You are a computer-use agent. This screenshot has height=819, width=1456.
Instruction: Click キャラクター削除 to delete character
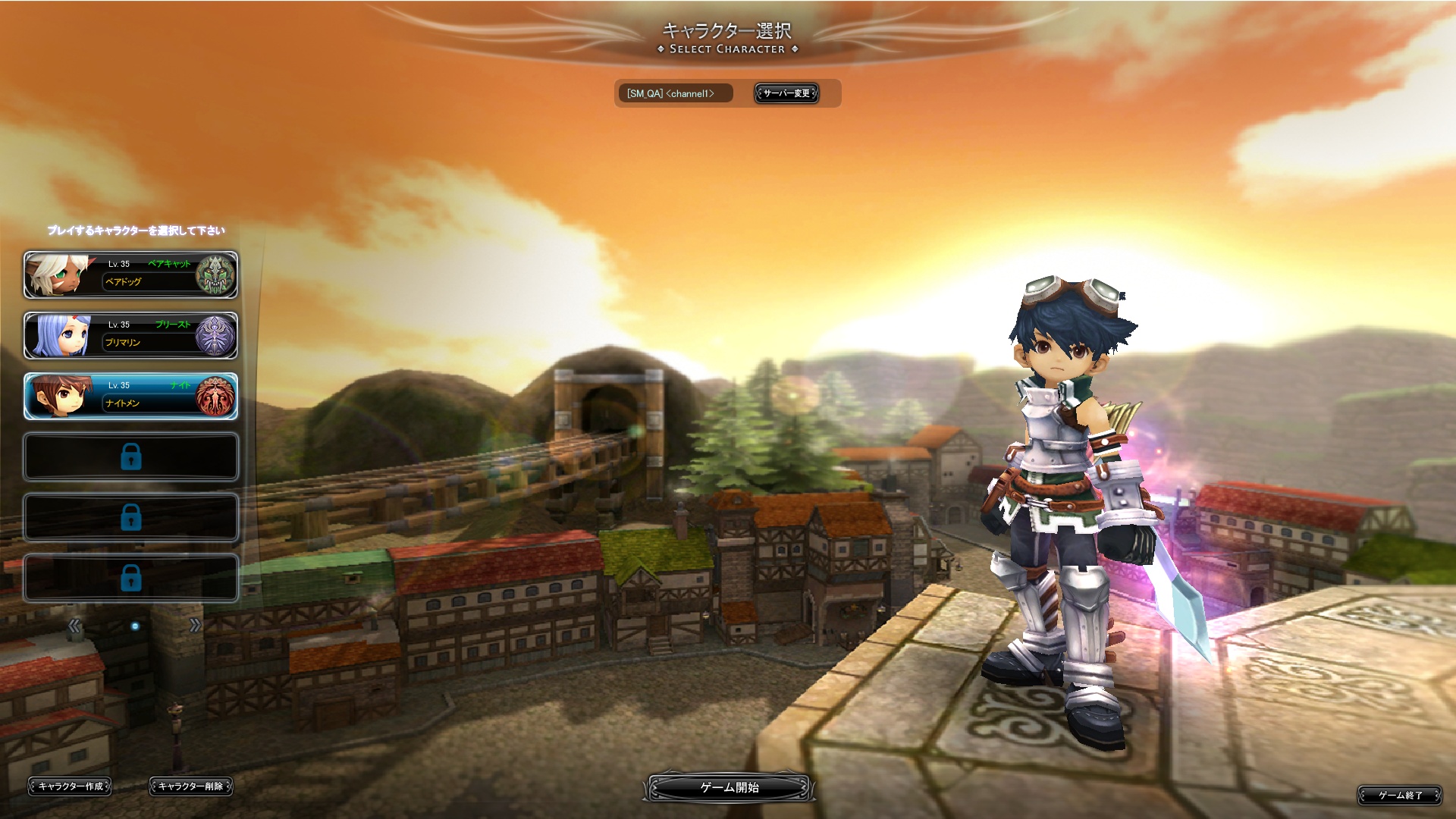[x=190, y=786]
